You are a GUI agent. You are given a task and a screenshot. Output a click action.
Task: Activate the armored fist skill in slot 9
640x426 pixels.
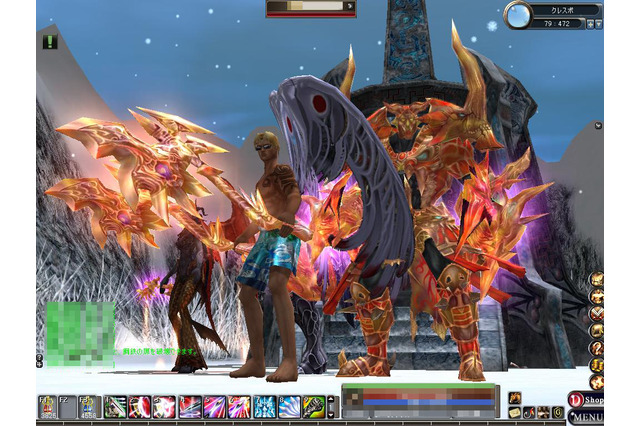[x=314, y=407]
